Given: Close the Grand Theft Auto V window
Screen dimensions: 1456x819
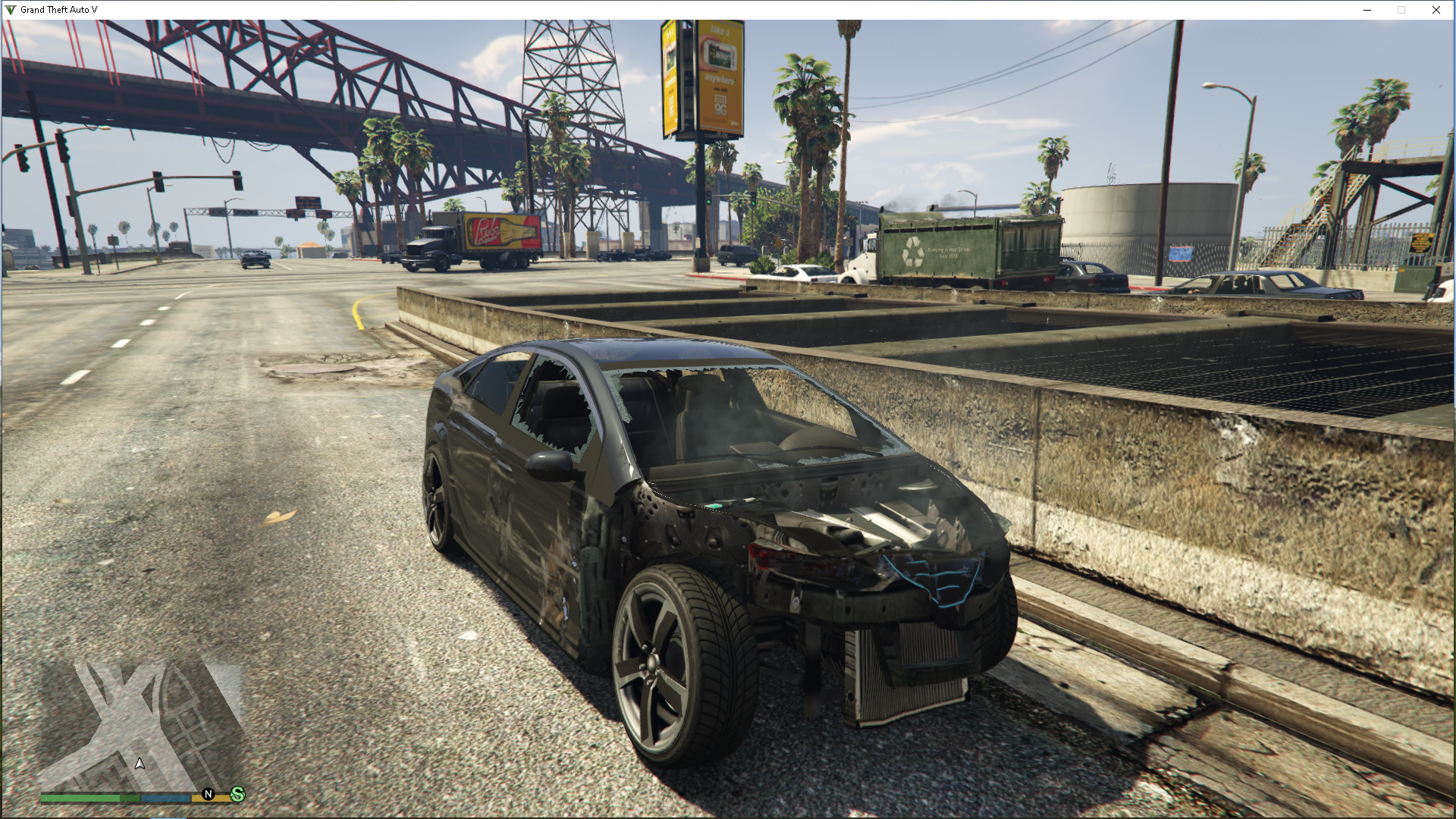Looking at the screenshot, I should click(1436, 10).
